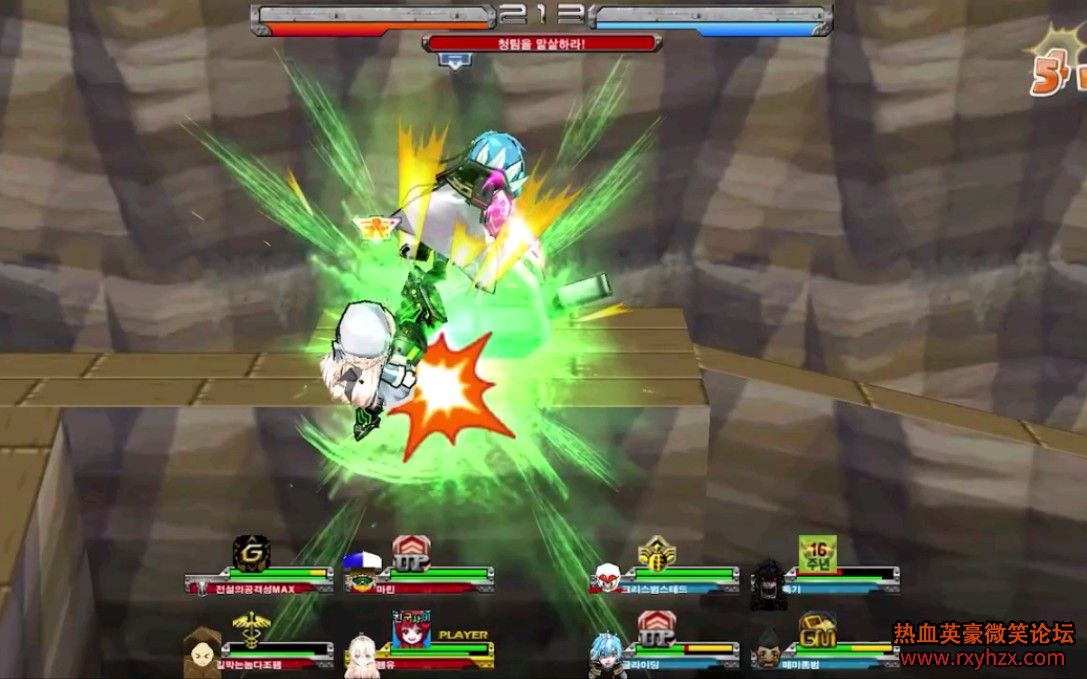Choose the mohawk bearded character portrait
This screenshot has width=1087, height=679.
click(768, 650)
